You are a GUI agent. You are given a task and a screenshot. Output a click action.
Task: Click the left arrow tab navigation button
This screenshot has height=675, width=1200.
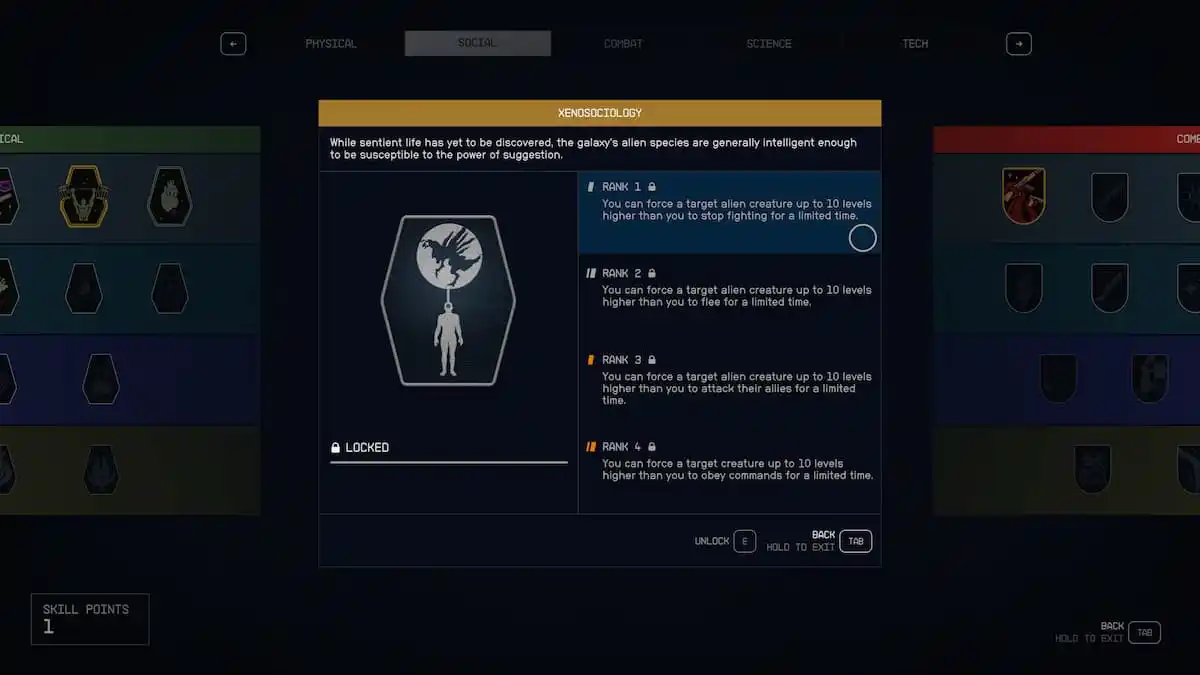pos(233,44)
